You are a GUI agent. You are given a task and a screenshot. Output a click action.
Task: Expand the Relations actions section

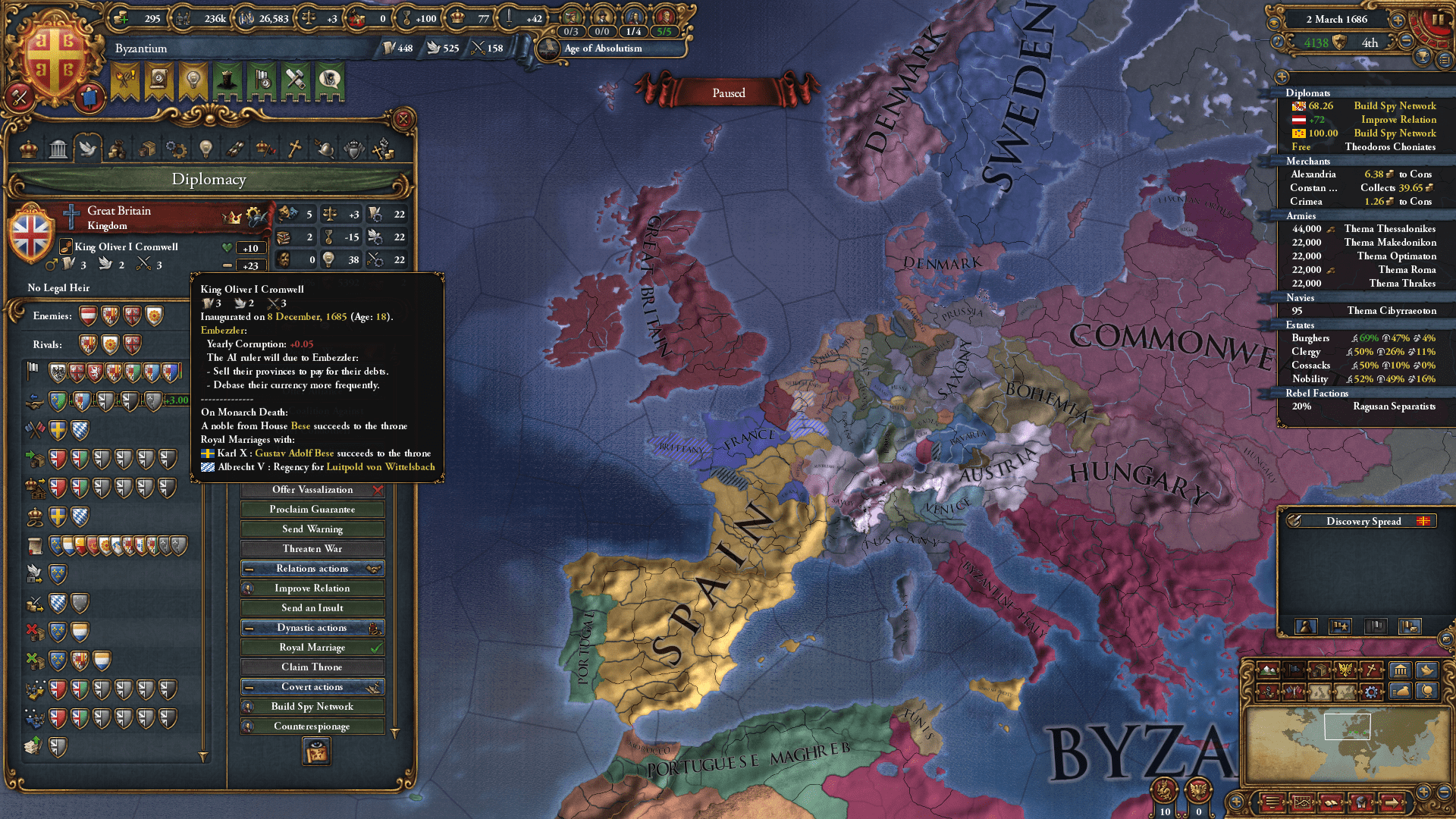312,568
